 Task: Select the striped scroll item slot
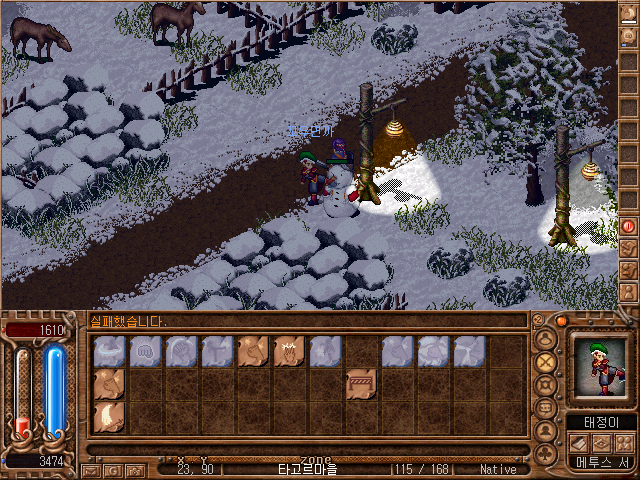361,383
